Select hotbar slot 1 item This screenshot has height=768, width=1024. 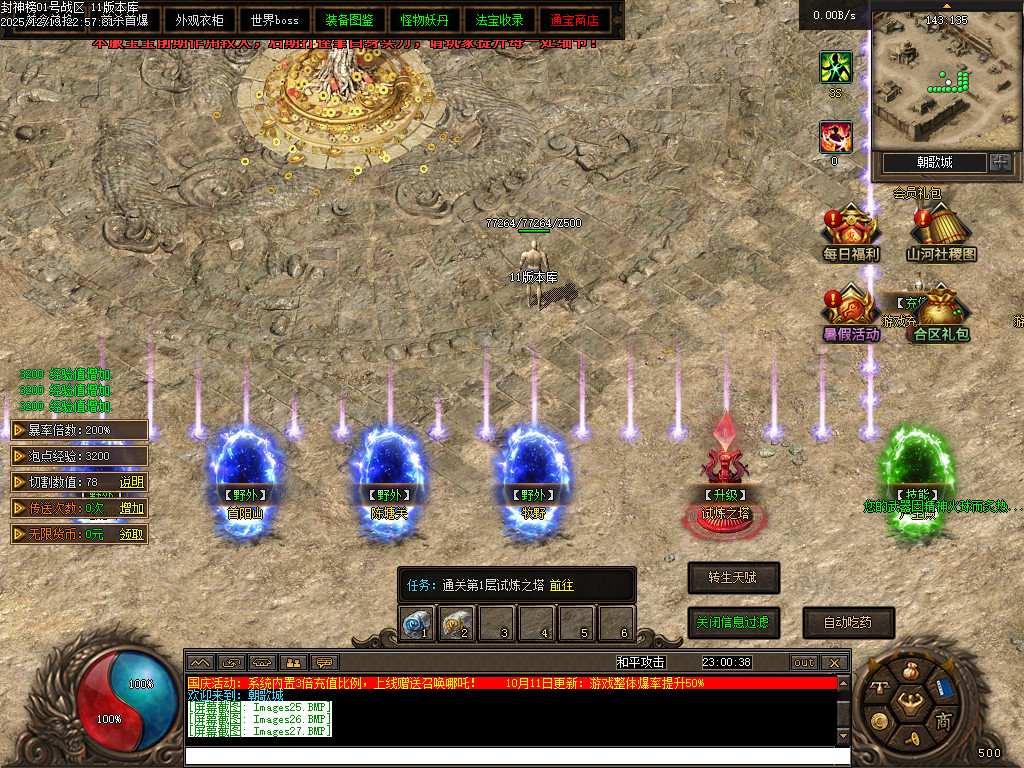pyautogui.click(x=417, y=623)
